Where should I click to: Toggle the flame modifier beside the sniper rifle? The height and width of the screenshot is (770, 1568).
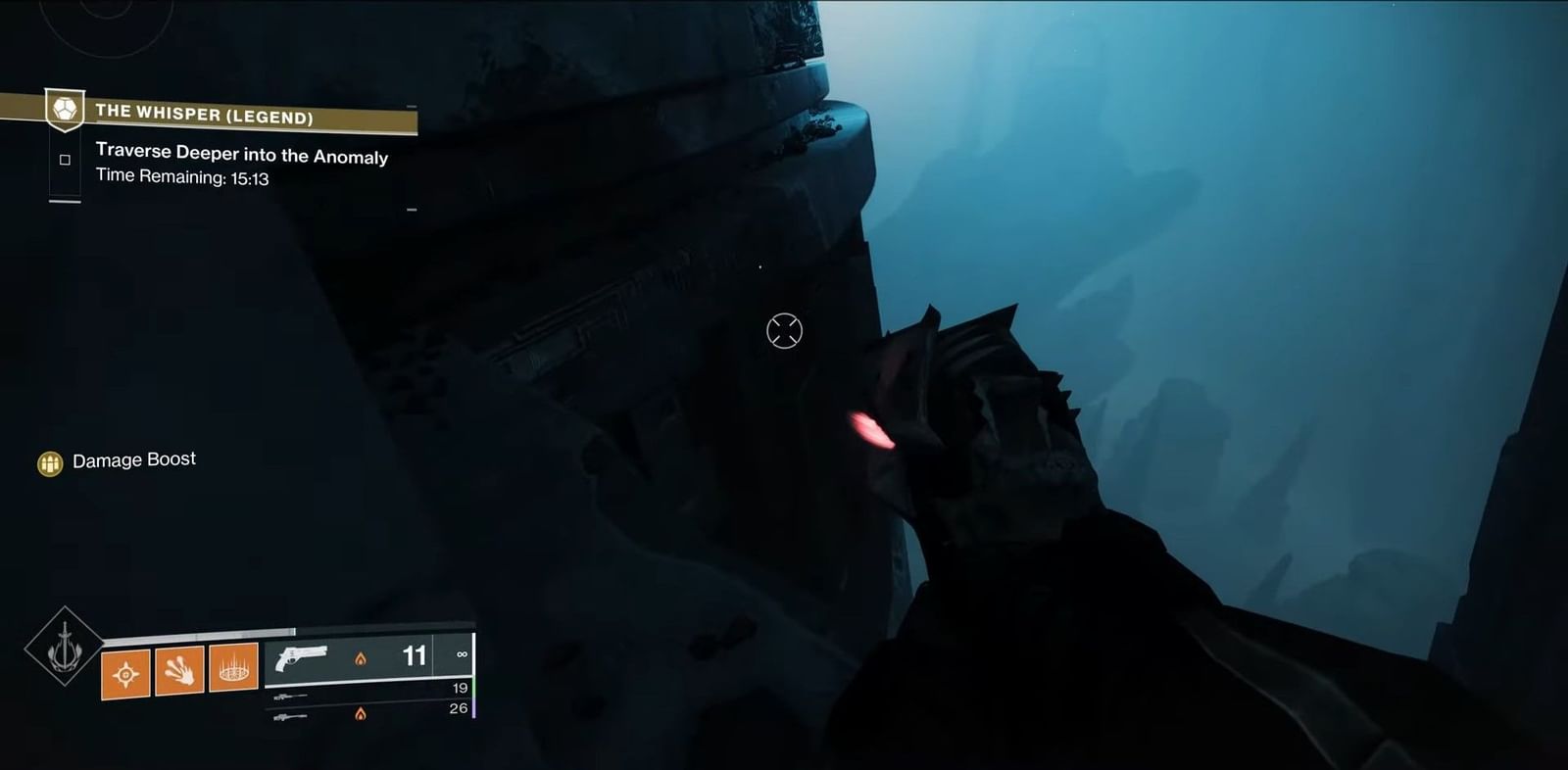pyautogui.click(x=362, y=714)
